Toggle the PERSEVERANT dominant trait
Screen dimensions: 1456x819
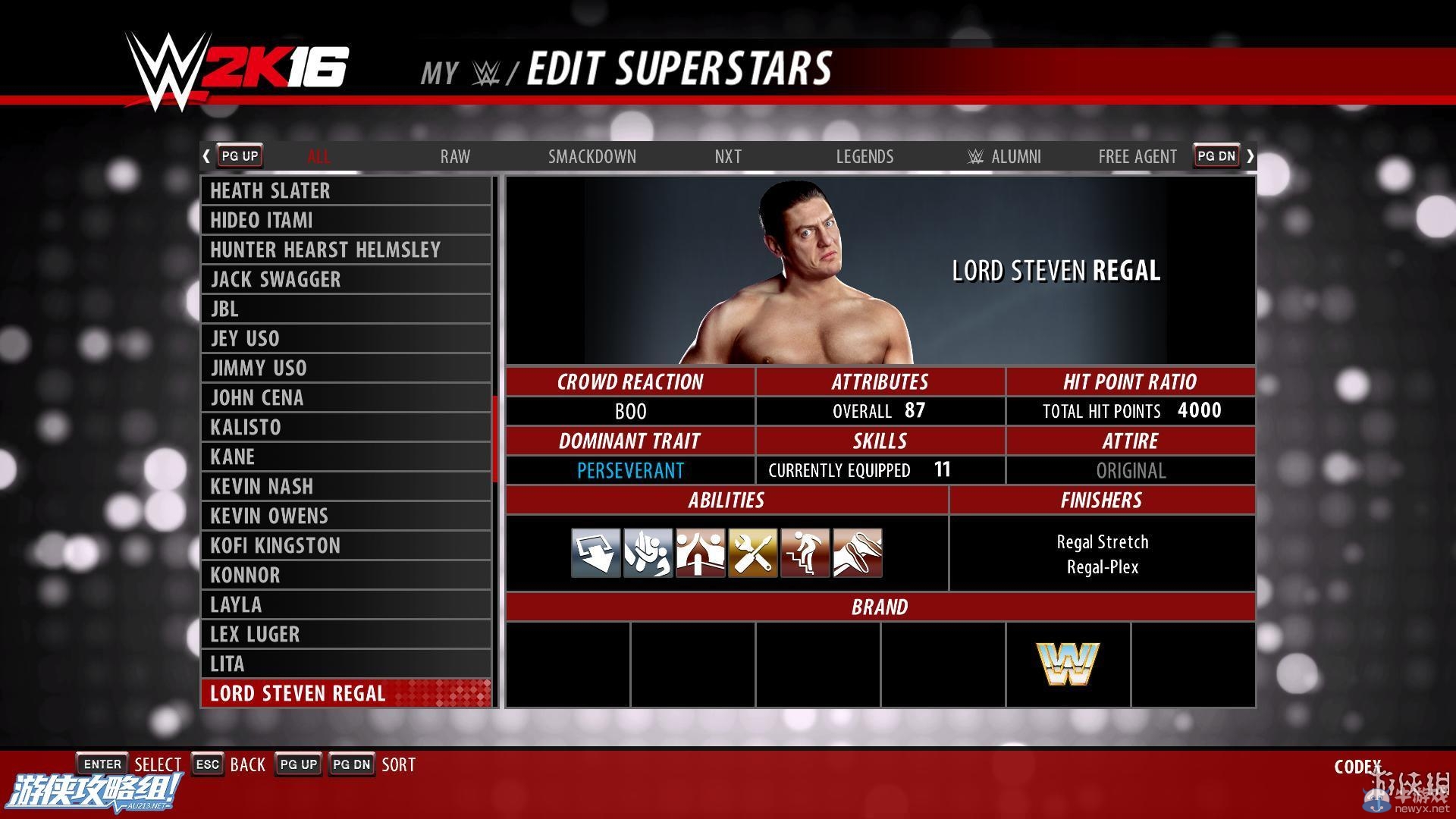click(629, 470)
